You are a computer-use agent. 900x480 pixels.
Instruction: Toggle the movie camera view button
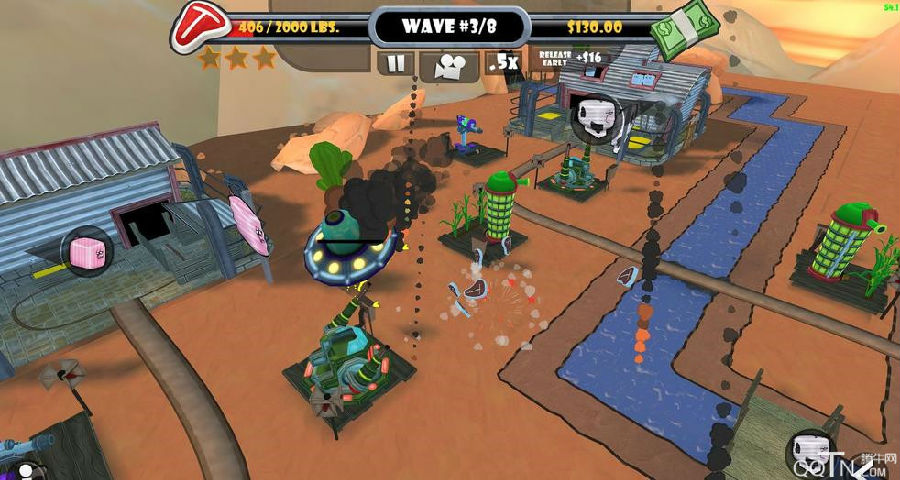tap(449, 64)
